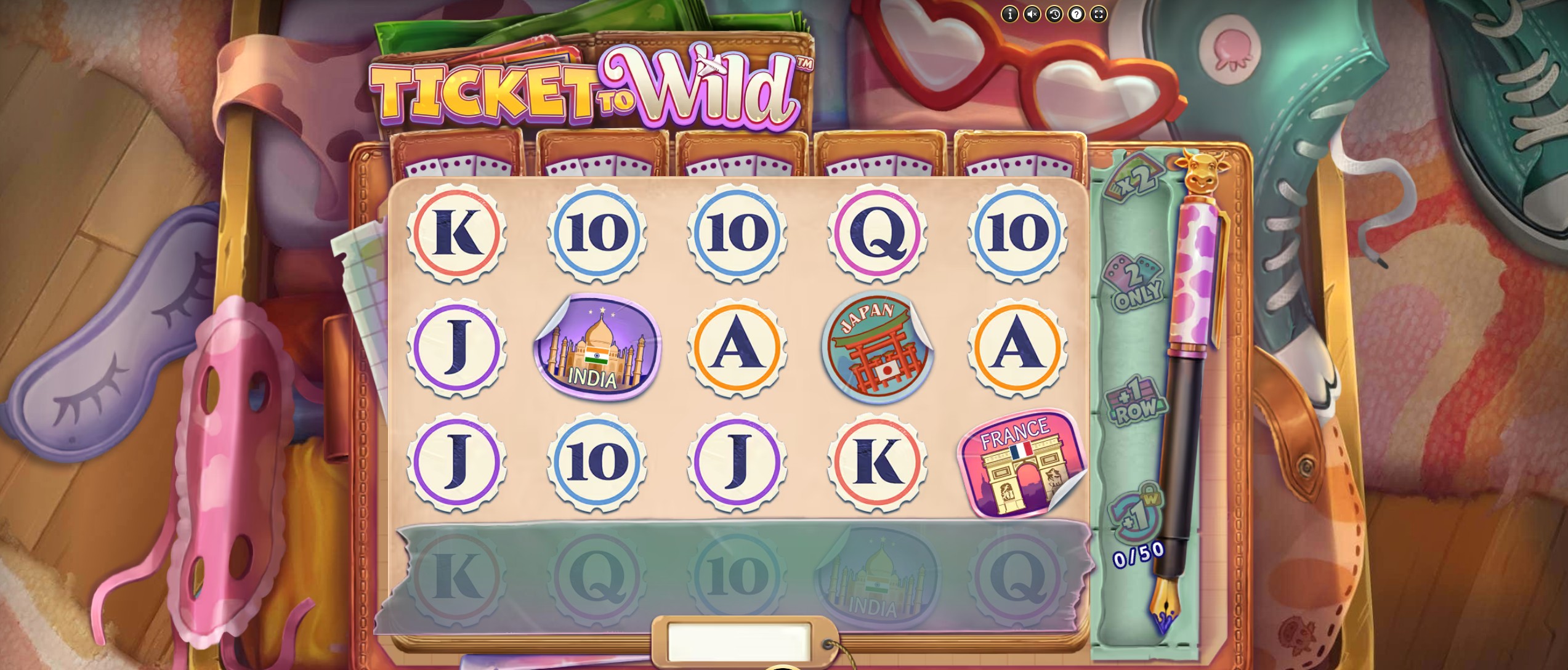Click the Ticket to Wild logo
This screenshot has height=670, width=1568.
tap(591, 86)
